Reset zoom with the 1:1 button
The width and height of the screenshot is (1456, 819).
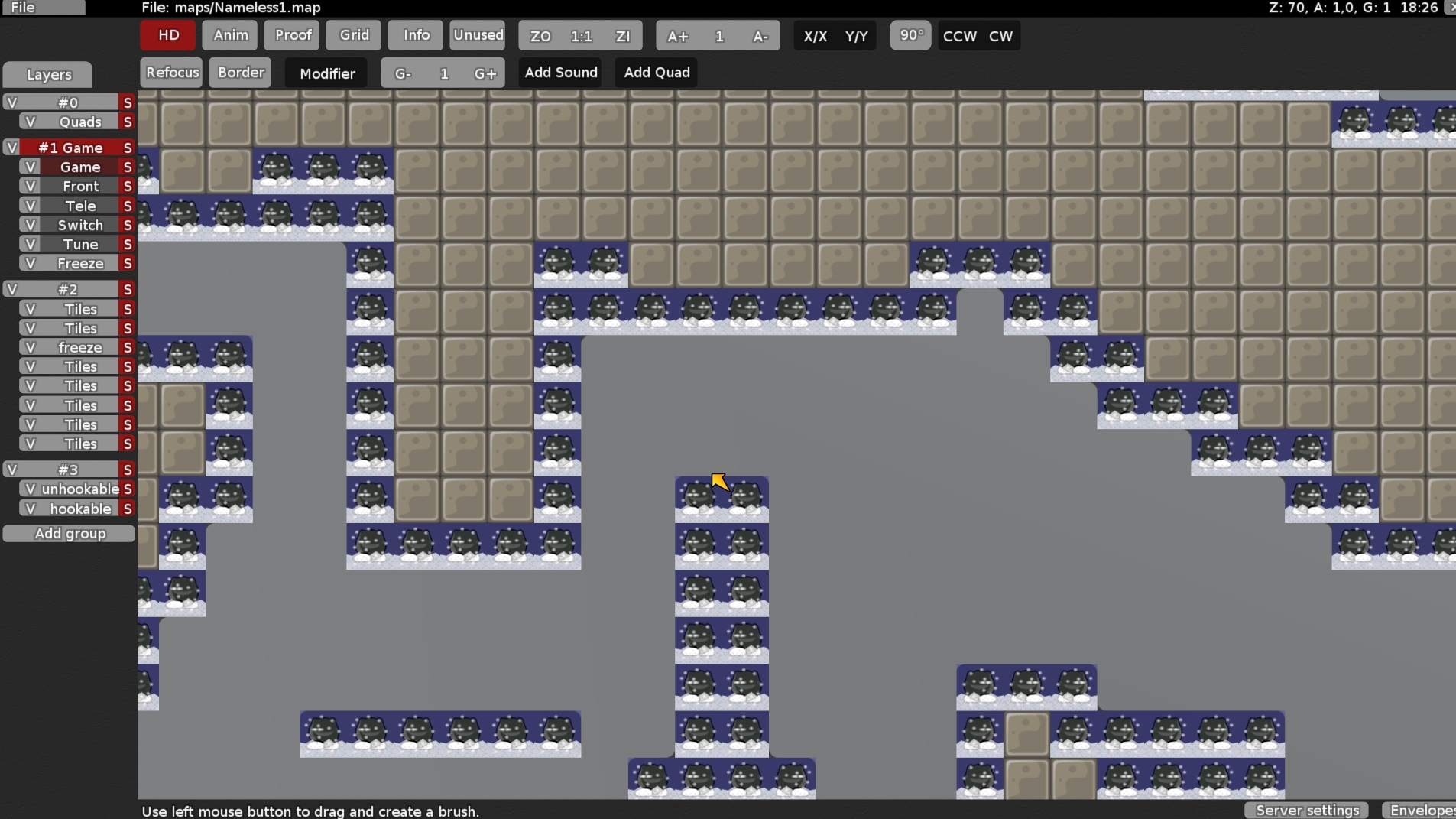click(581, 35)
